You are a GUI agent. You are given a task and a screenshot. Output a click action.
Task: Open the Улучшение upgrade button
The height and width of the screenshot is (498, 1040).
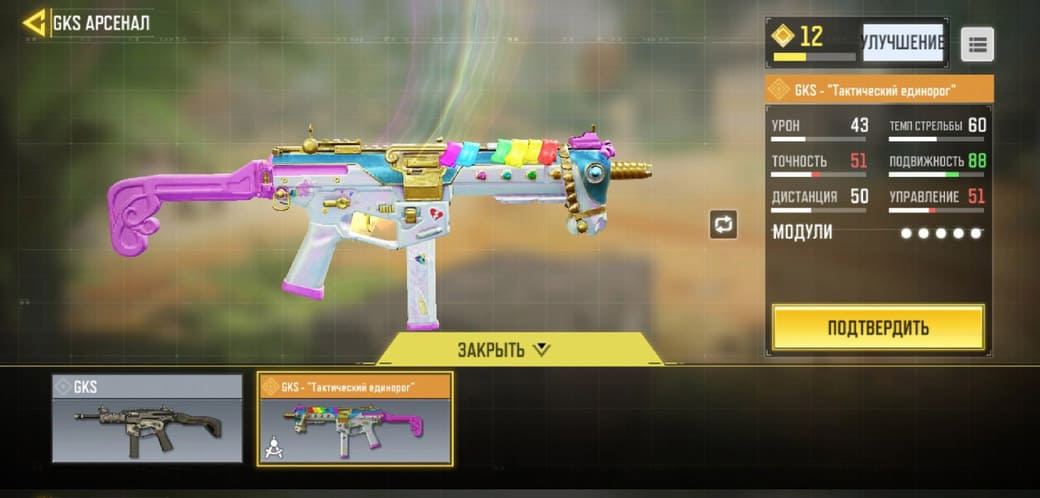point(903,42)
